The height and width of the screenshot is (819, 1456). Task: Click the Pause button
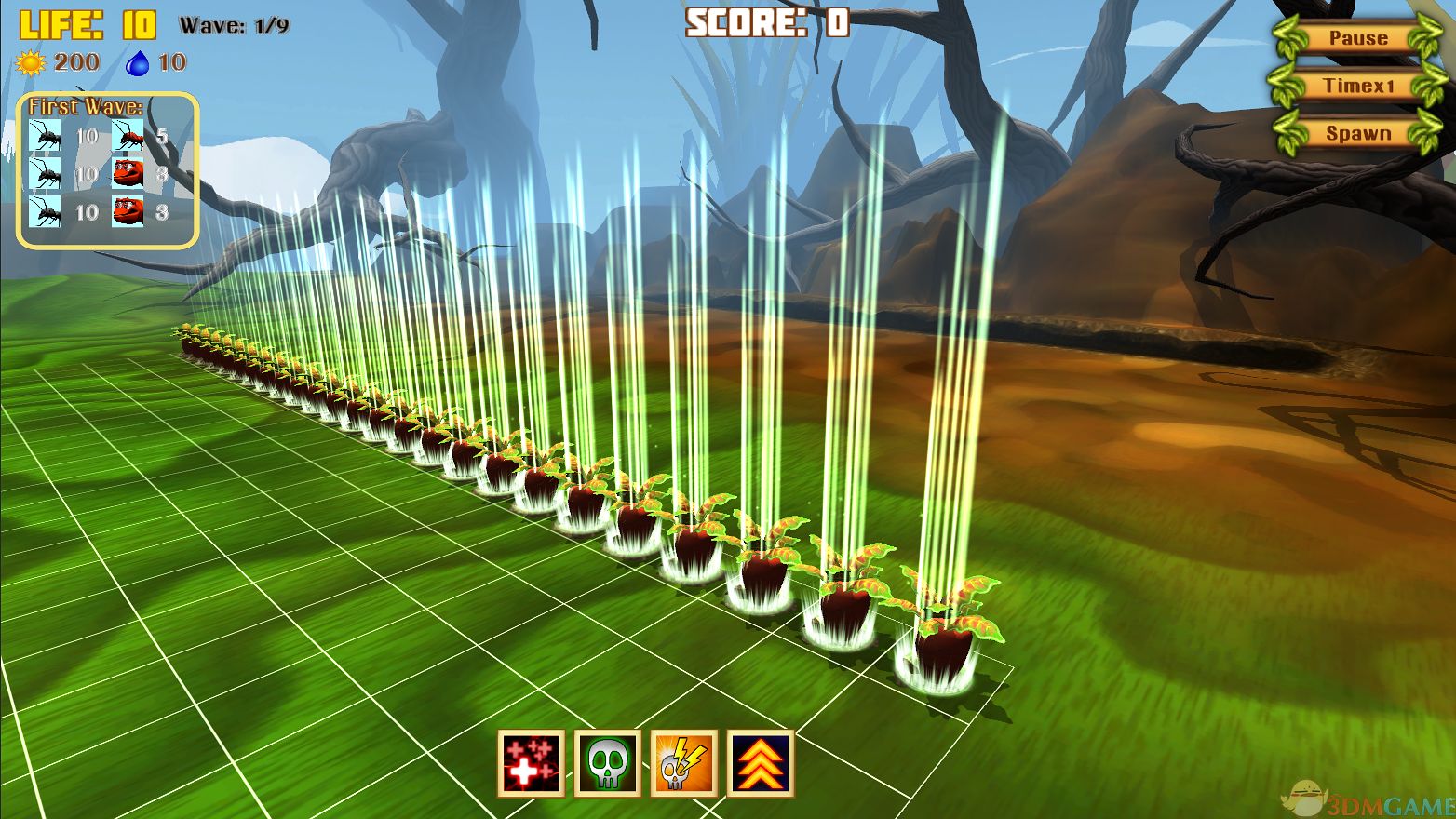pos(1357,38)
